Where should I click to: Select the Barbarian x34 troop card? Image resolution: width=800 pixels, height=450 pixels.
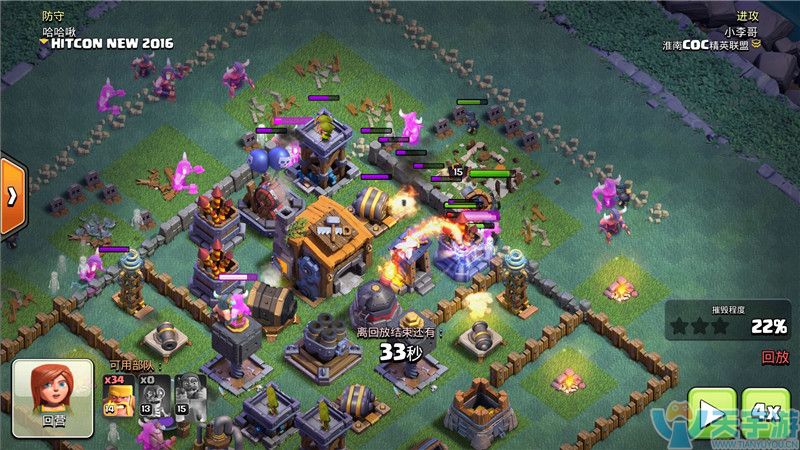[x=118, y=400]
